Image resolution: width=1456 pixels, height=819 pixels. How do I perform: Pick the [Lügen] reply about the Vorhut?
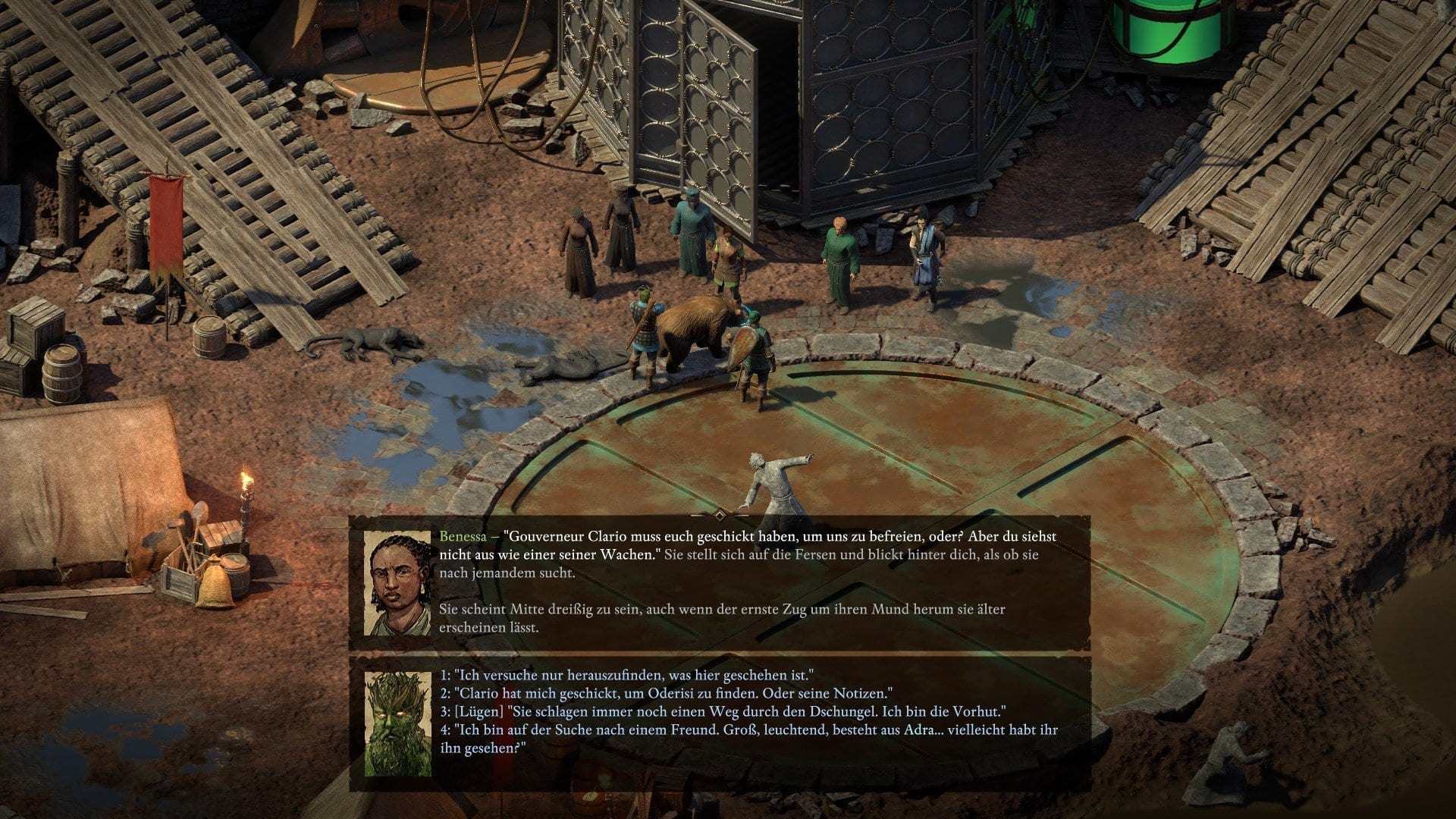[x=722, y=712]
